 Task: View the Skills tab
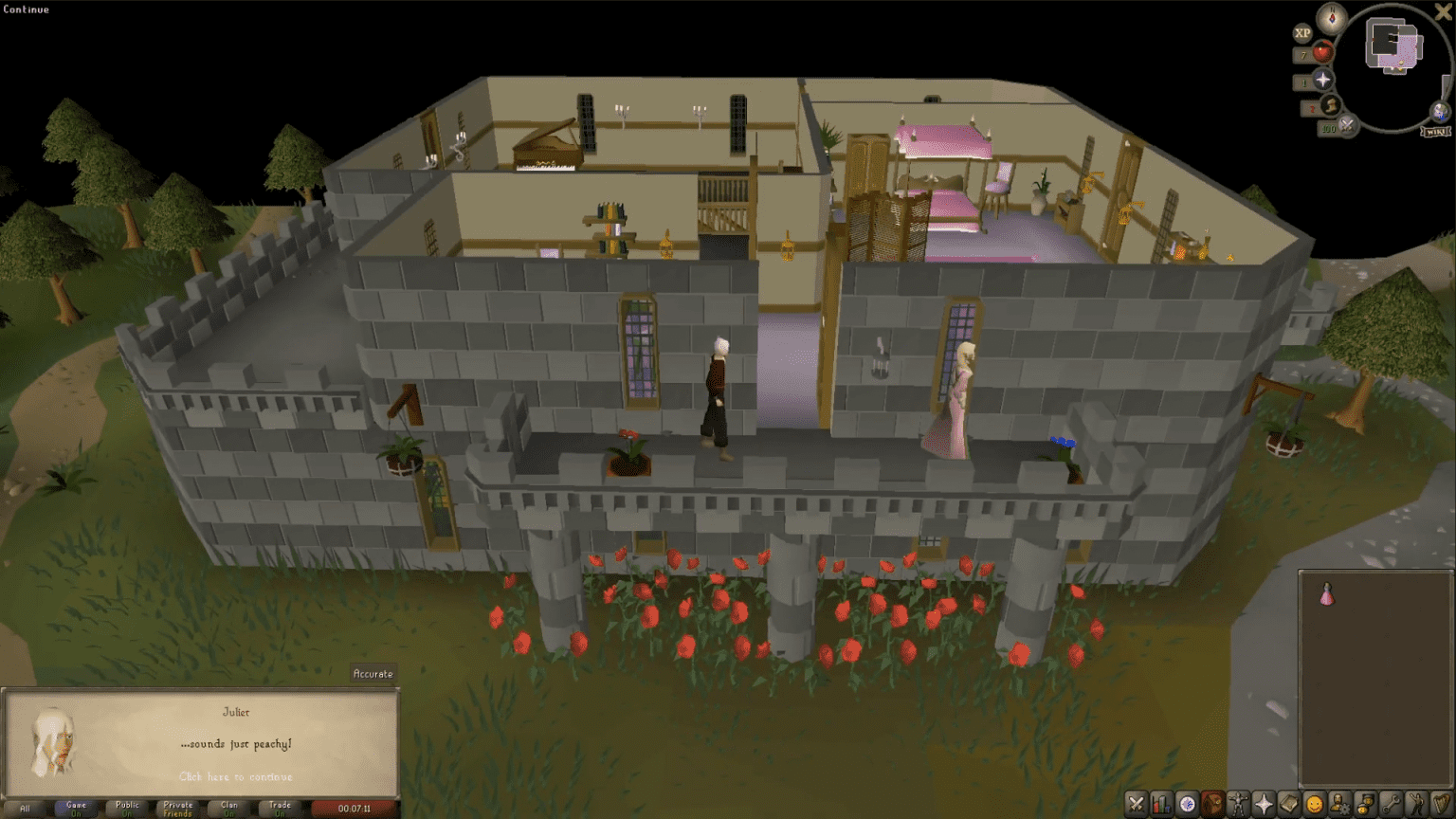(1161, 805)
